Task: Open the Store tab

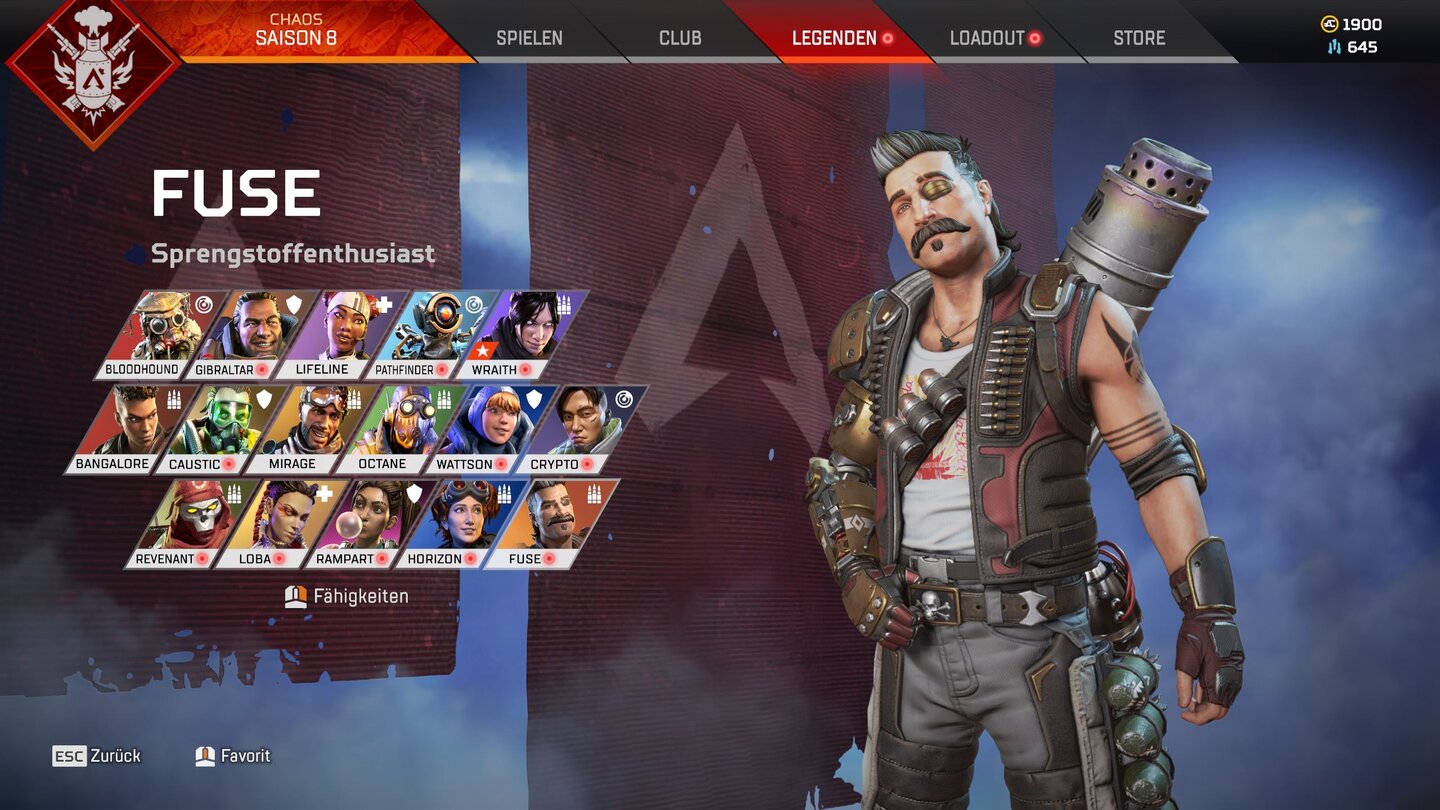Action: pyautogui.click(x=1139, y=38)
